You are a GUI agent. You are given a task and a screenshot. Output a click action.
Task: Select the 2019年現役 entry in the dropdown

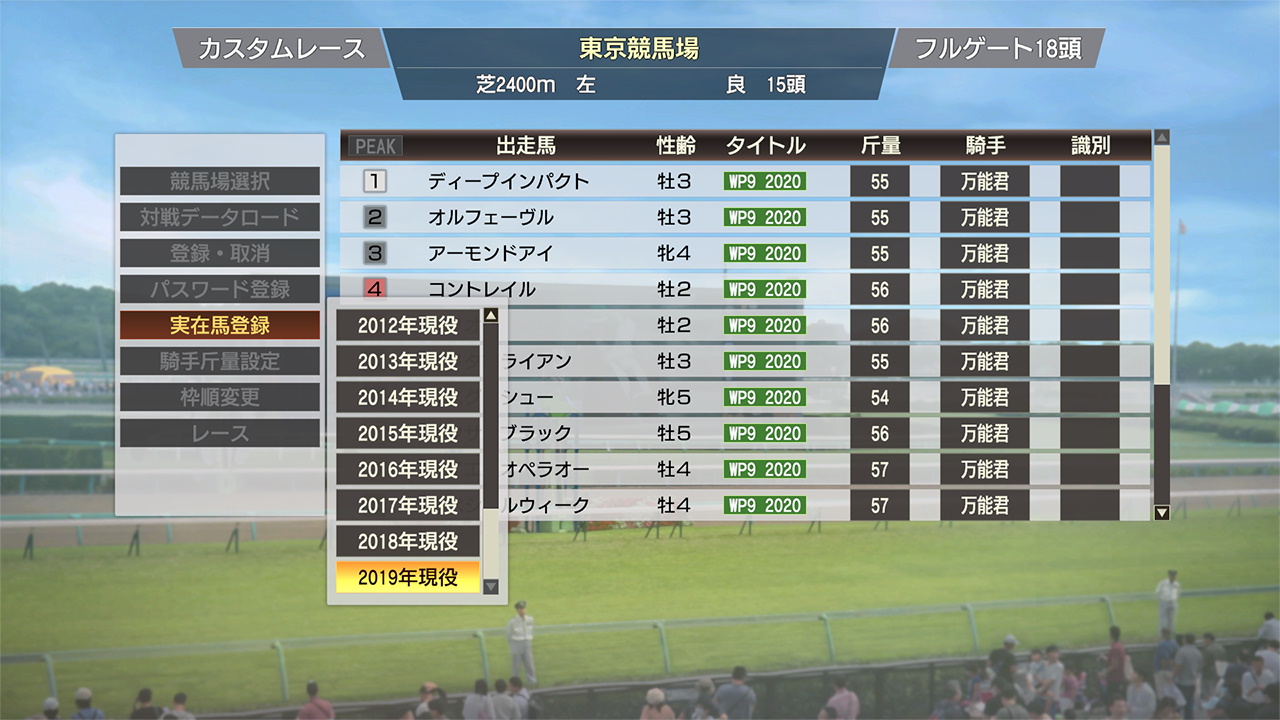(408, 577)
